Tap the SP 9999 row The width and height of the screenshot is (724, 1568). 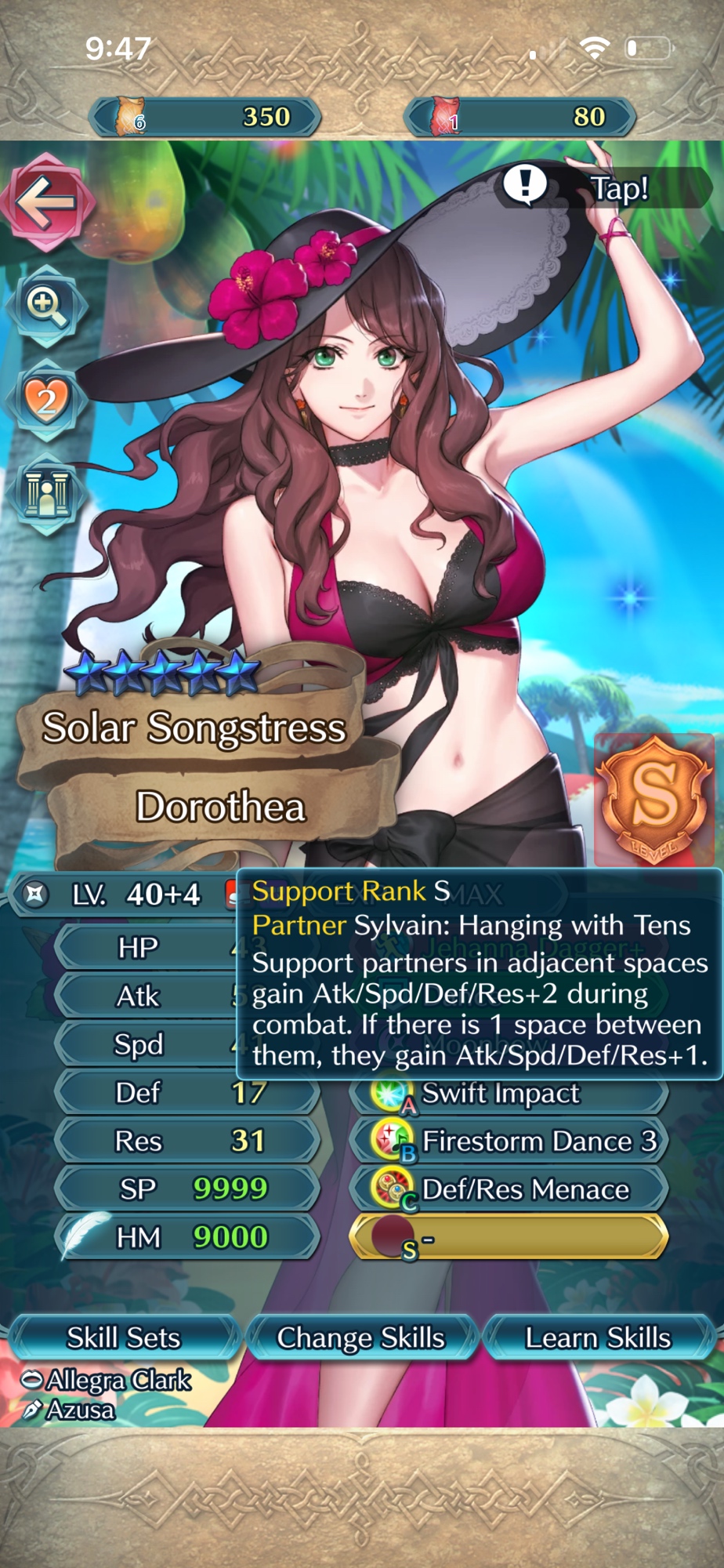[186, 1189]
